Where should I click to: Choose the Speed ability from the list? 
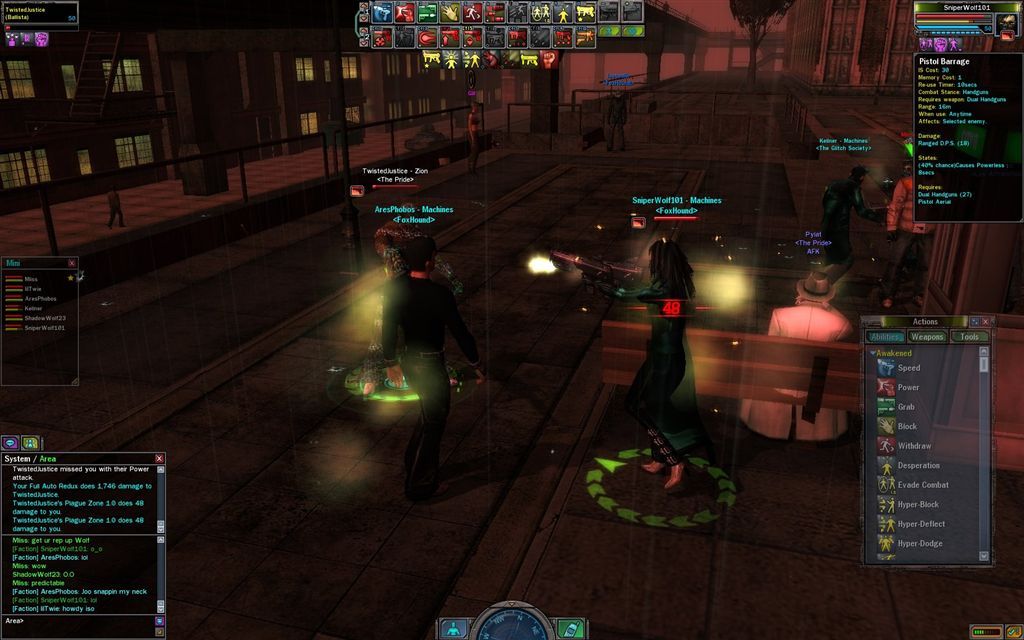pos(908,368)
